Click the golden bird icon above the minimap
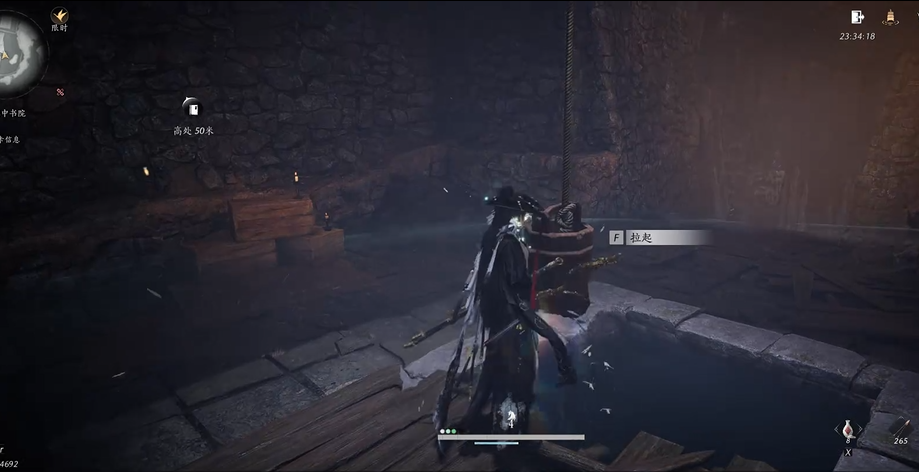The height and width of the screenshot is (472, 919). 60,15
